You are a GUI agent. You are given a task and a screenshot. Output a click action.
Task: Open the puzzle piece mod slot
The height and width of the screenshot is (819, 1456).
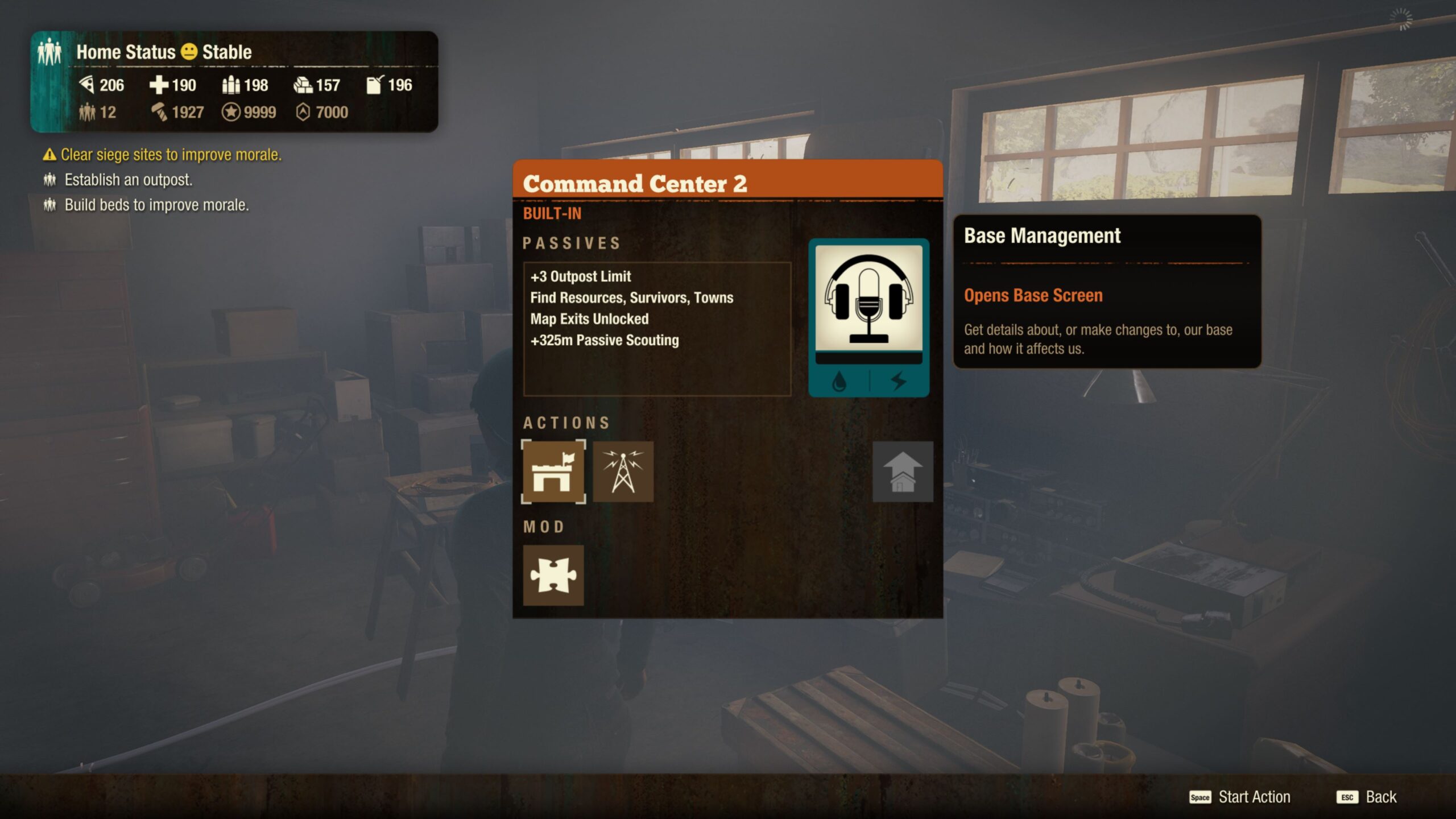[553, 575]
